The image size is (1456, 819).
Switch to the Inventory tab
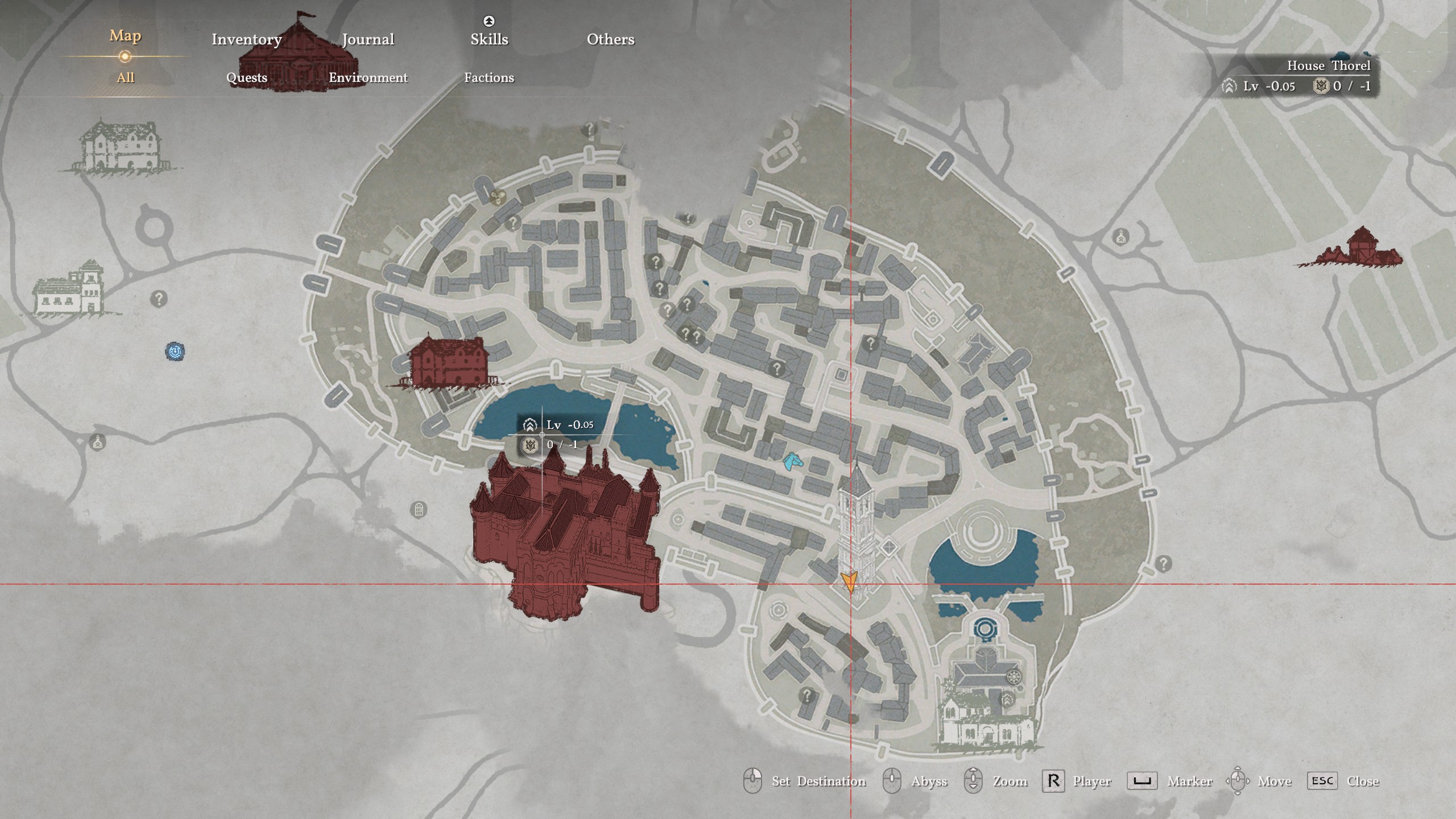(246, 39)
